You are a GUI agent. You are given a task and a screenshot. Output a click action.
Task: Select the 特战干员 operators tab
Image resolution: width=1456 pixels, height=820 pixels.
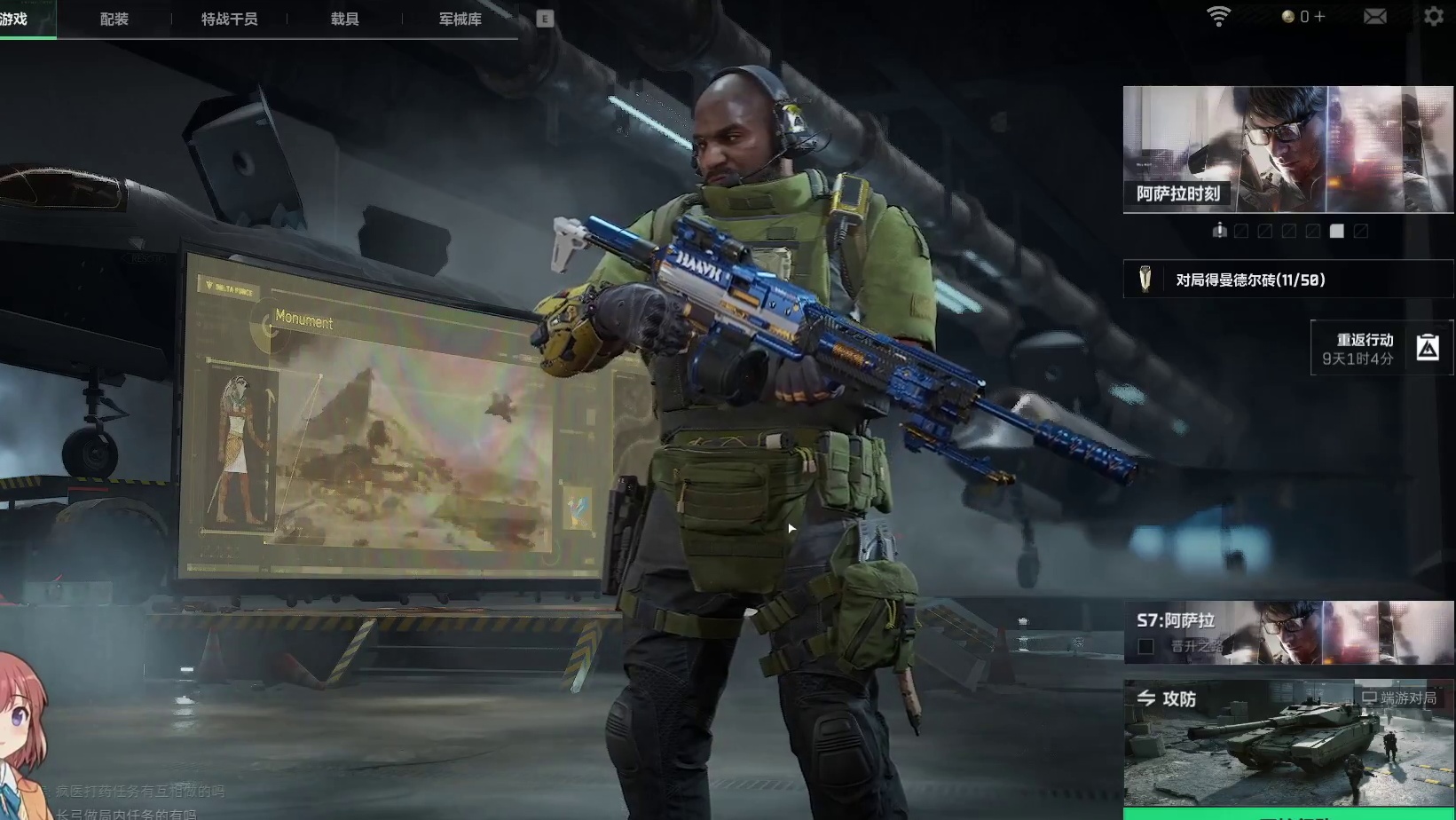tap(229, 19)
